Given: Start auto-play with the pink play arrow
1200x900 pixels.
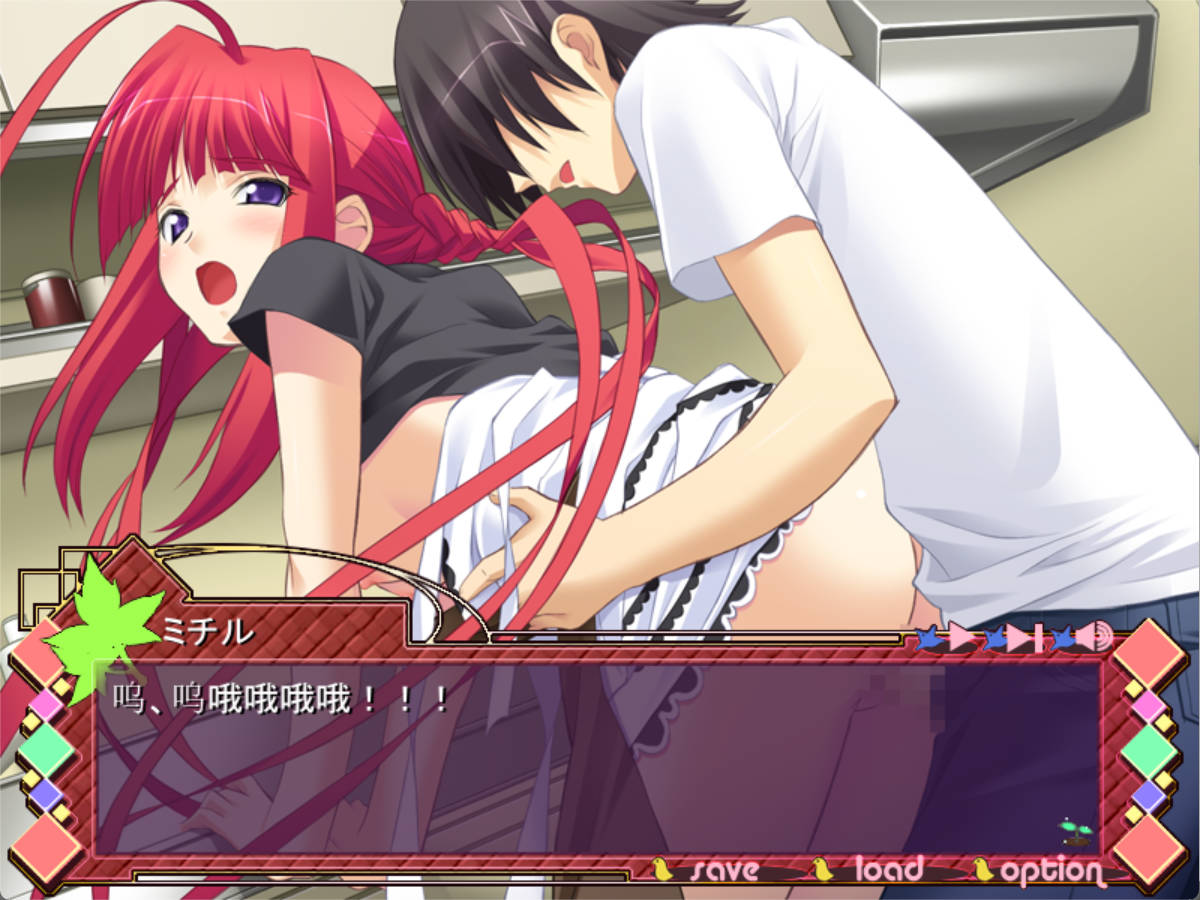Looking at the screenshot, I should point(961,637).
